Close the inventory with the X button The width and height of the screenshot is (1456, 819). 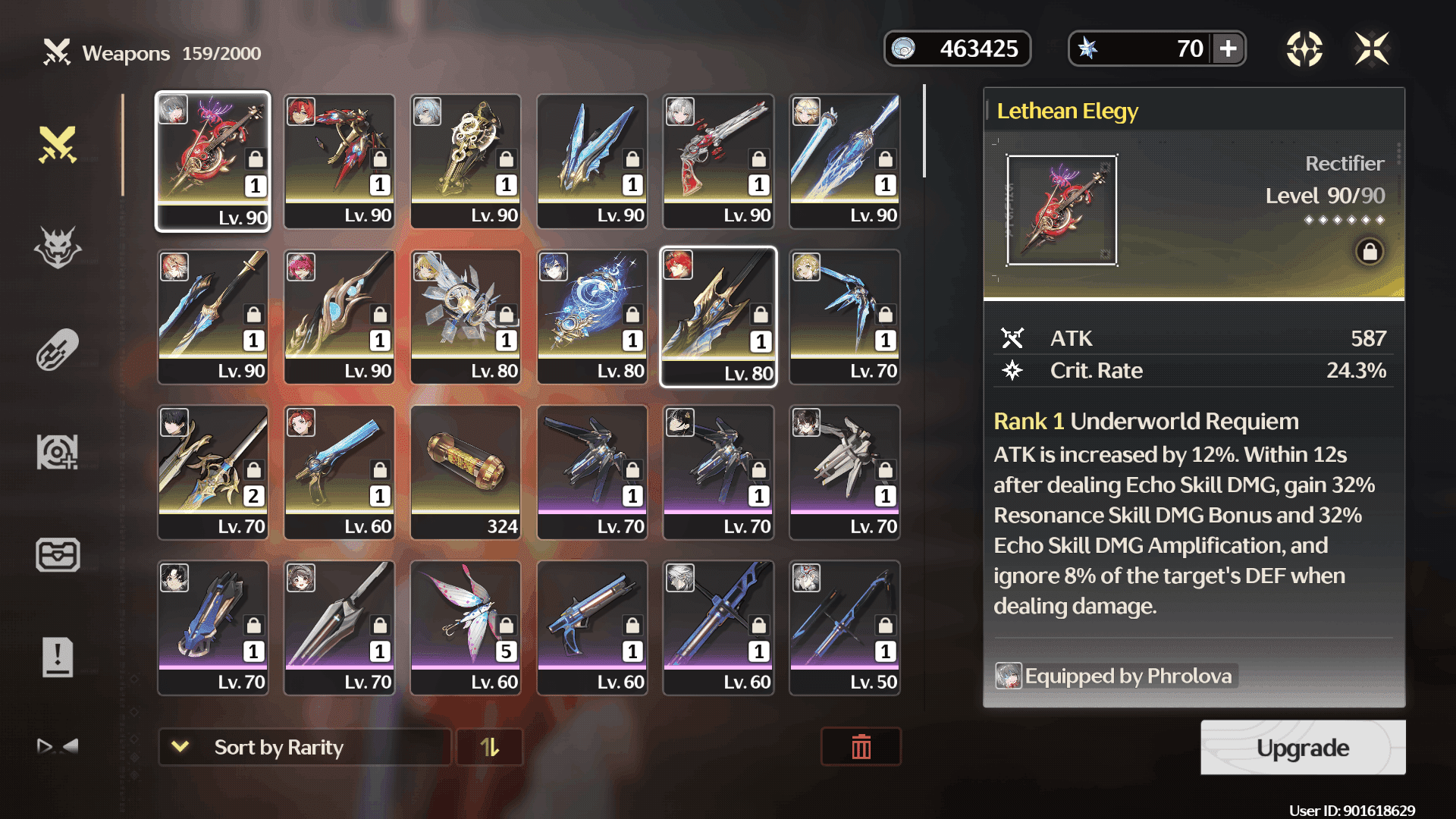click(x=1372, y=49)
